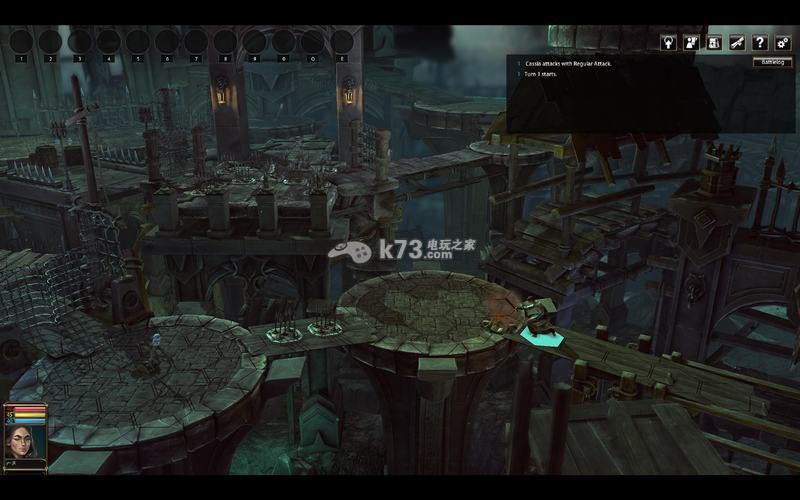Image resolution: width=800 pixels, height=500 pixels.
Task: Click the upward arrow circle icon
Action: pos(668,43)
